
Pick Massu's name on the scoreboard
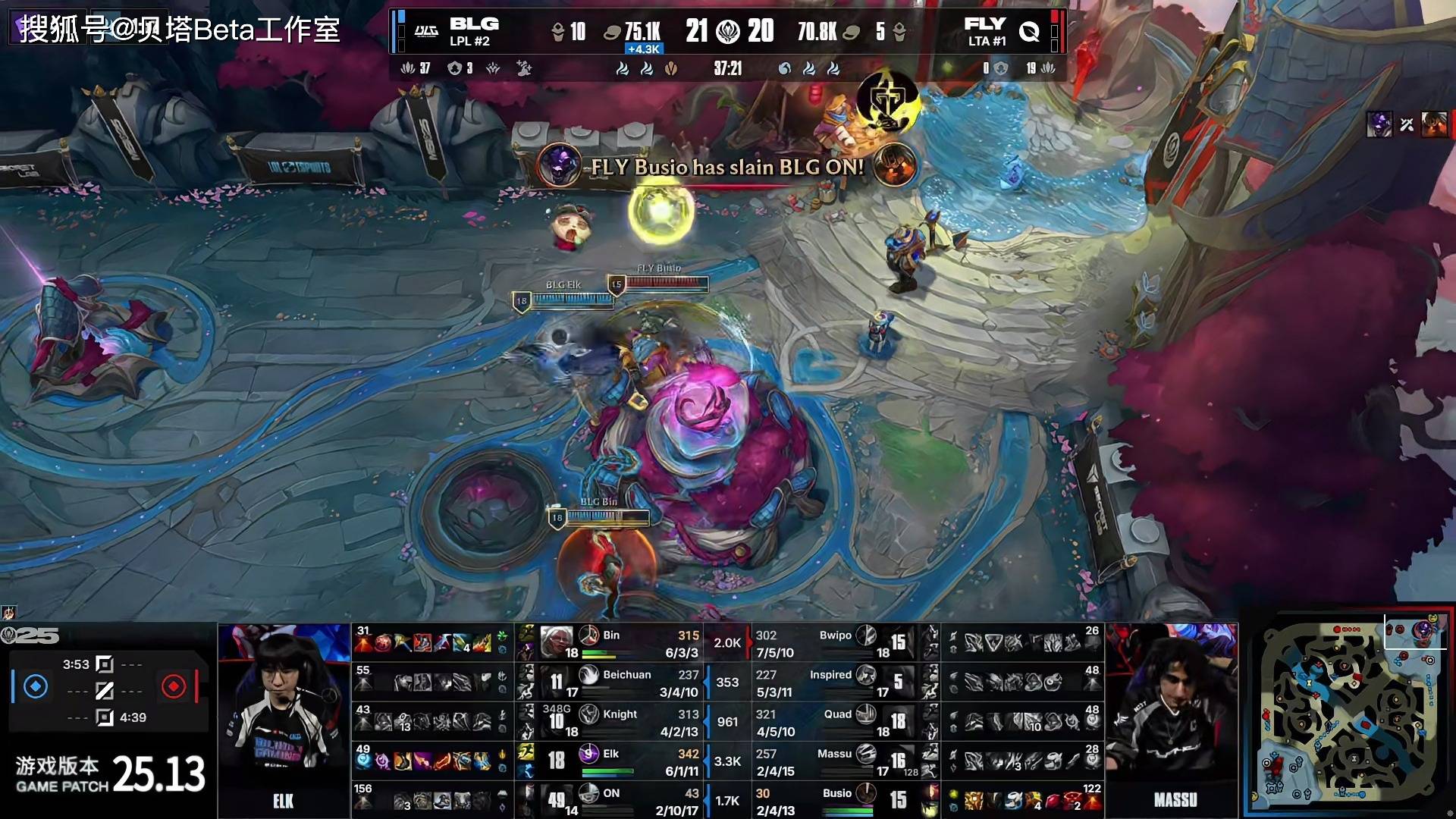[834, 754]
